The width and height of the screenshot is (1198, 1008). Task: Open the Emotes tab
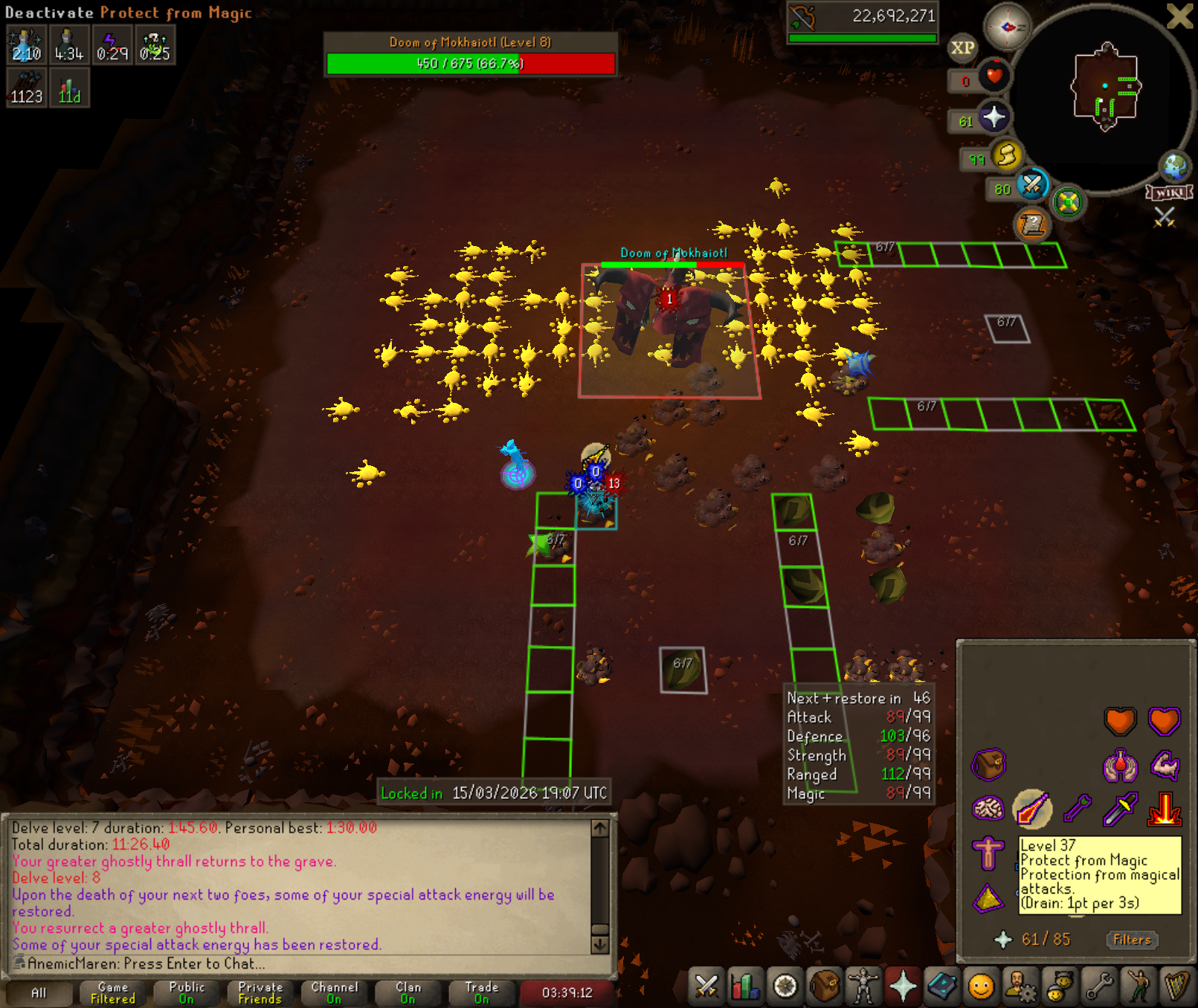1139,986
